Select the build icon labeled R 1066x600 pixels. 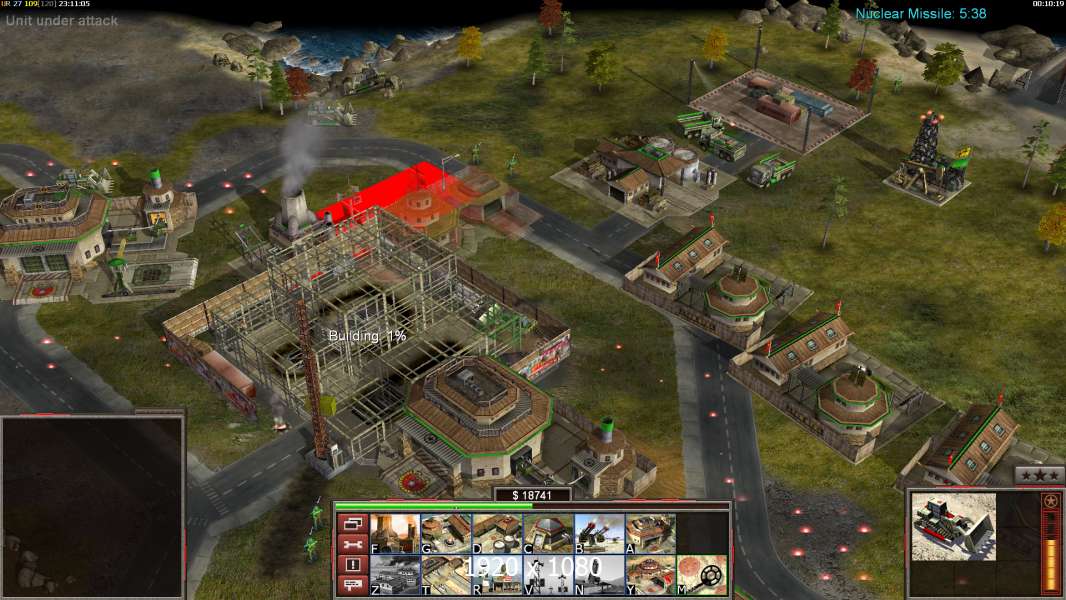[x=497, y=575]
